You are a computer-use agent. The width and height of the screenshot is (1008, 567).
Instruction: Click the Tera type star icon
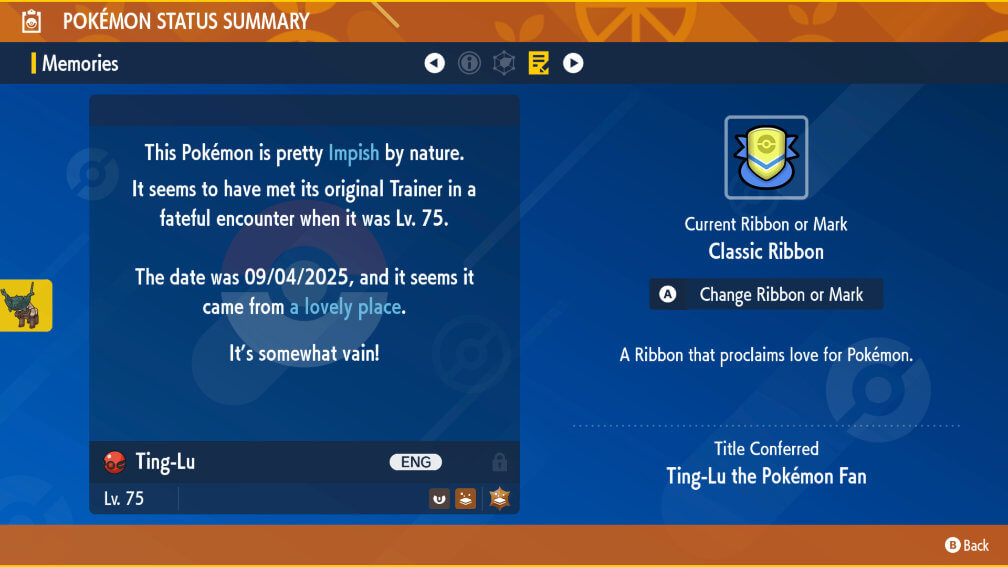coord(499,498)
